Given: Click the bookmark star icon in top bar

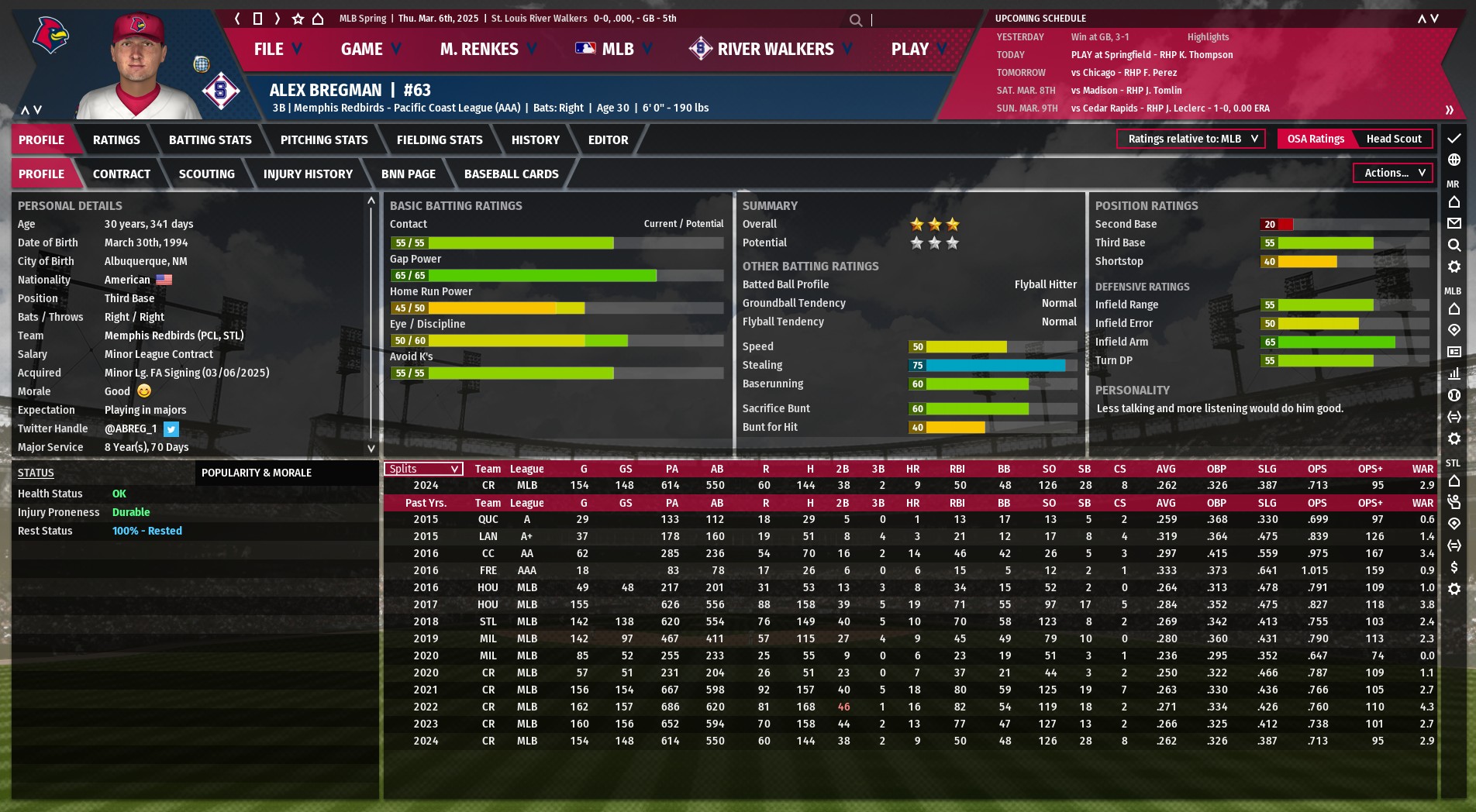Looking at the screenshot, I should pos(298,19).
